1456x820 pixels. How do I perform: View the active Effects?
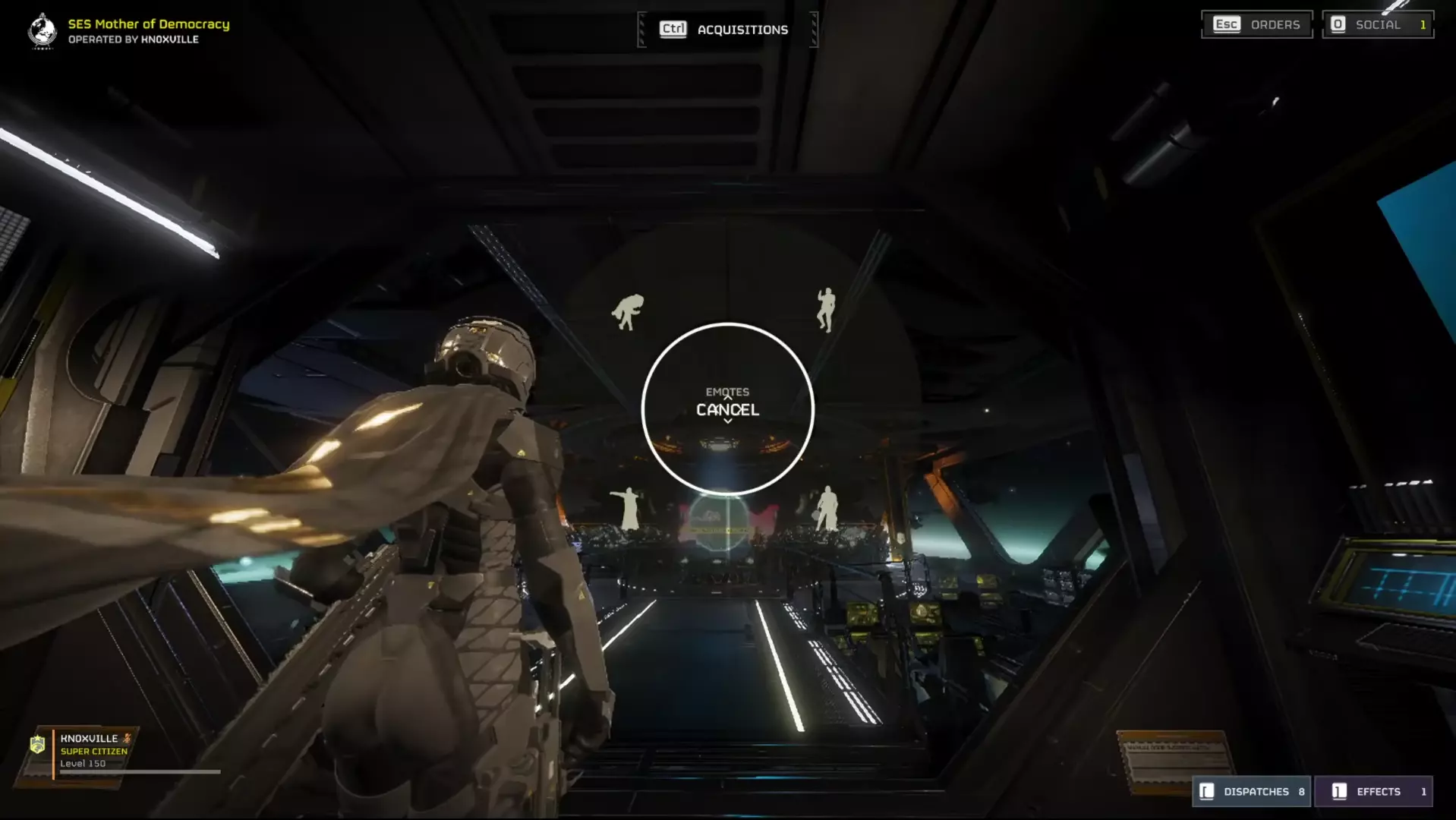pyautogui.click(x=1373, y=791)
